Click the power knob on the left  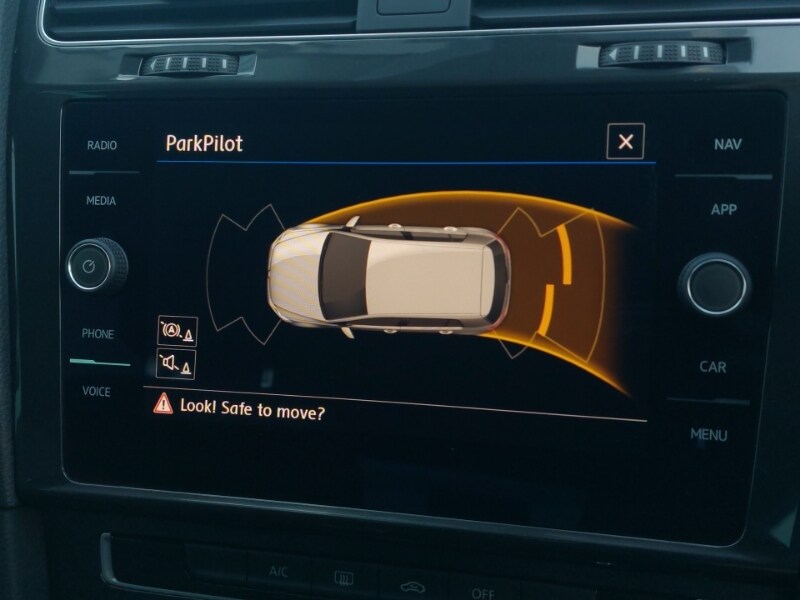[x=96, y=266]
